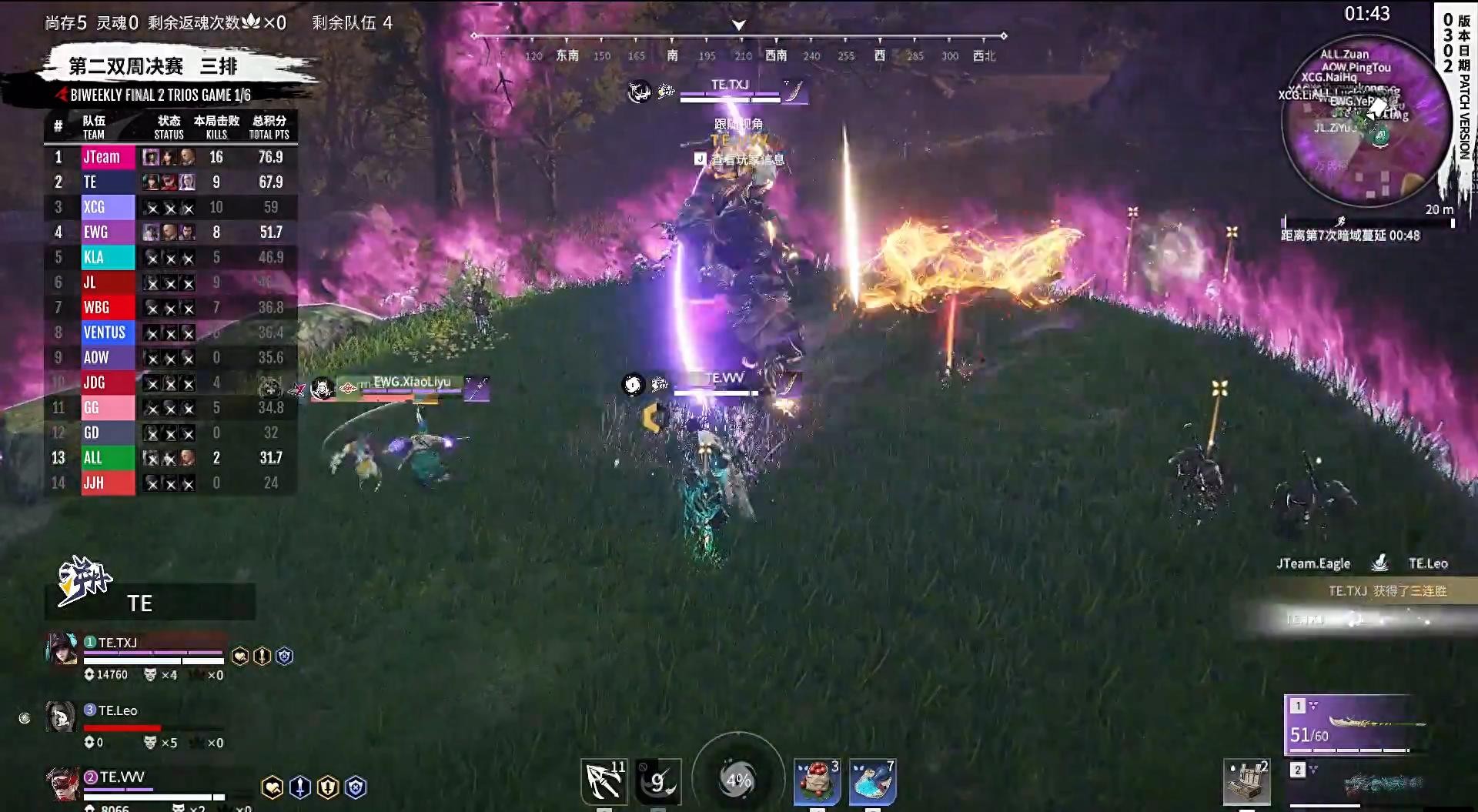Viewport: 1478px width, 812px height.
Task: Select the ALL team scoreboard row
Action: pyautogui.click(x=171, y=457)
